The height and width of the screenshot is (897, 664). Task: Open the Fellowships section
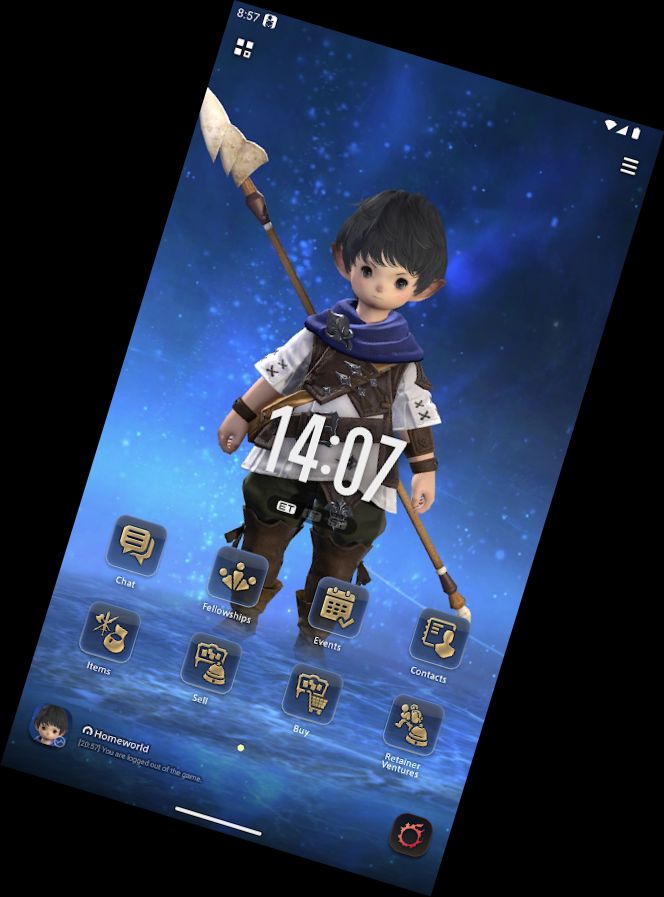237,577
